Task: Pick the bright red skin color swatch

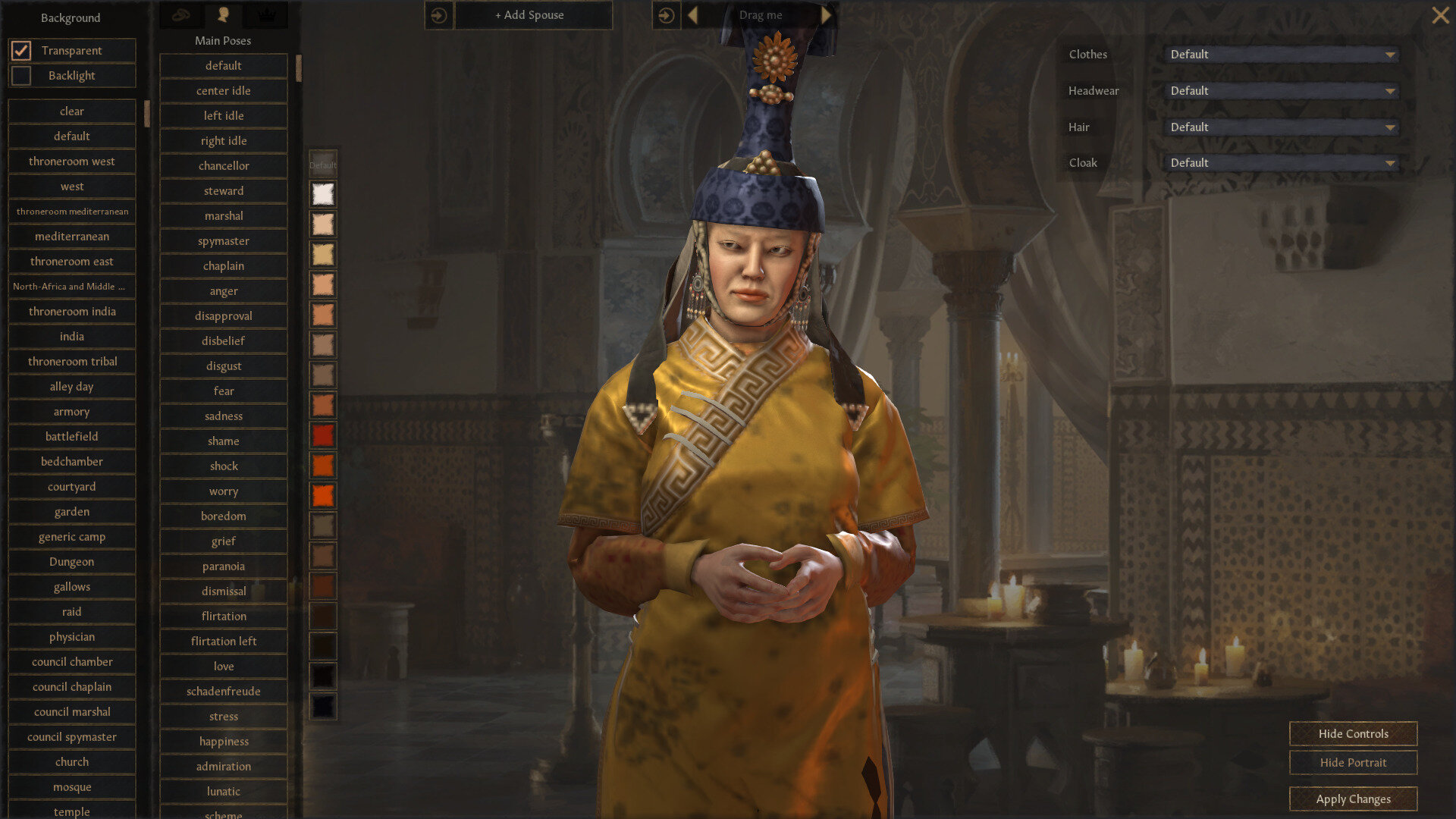Action: [322, 436]
